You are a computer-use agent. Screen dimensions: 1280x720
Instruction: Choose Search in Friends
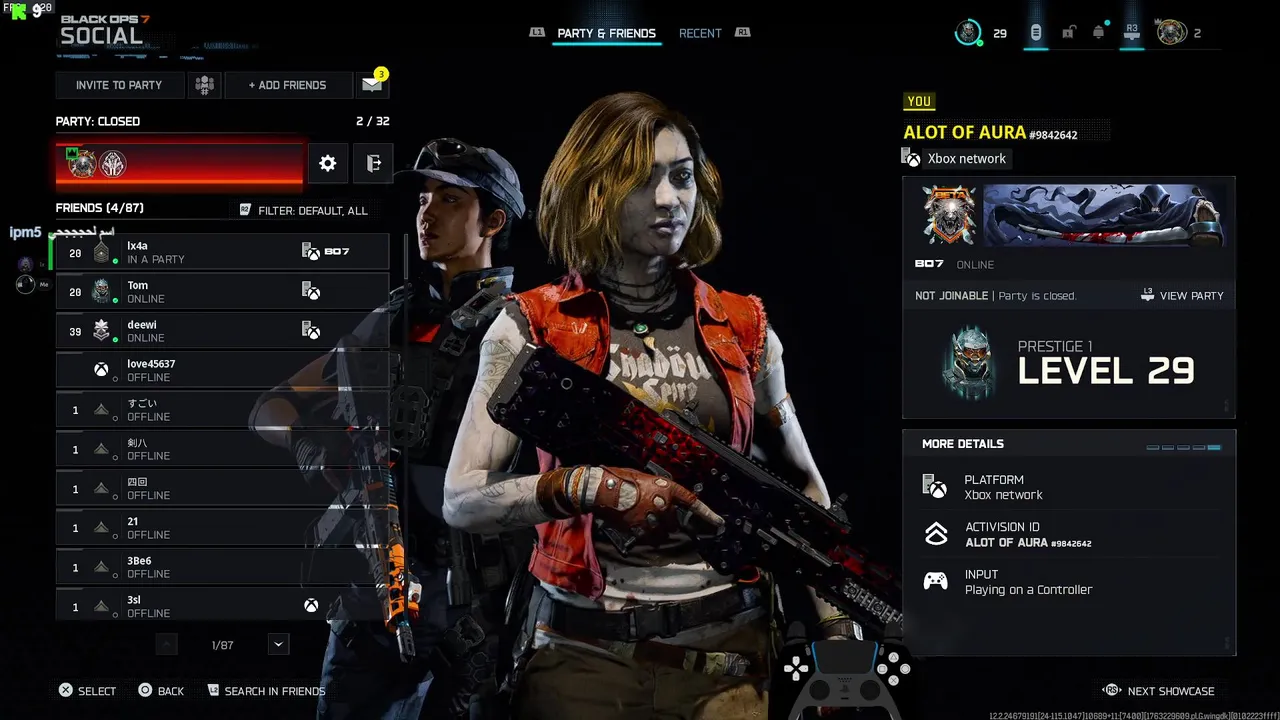point(266,691)
